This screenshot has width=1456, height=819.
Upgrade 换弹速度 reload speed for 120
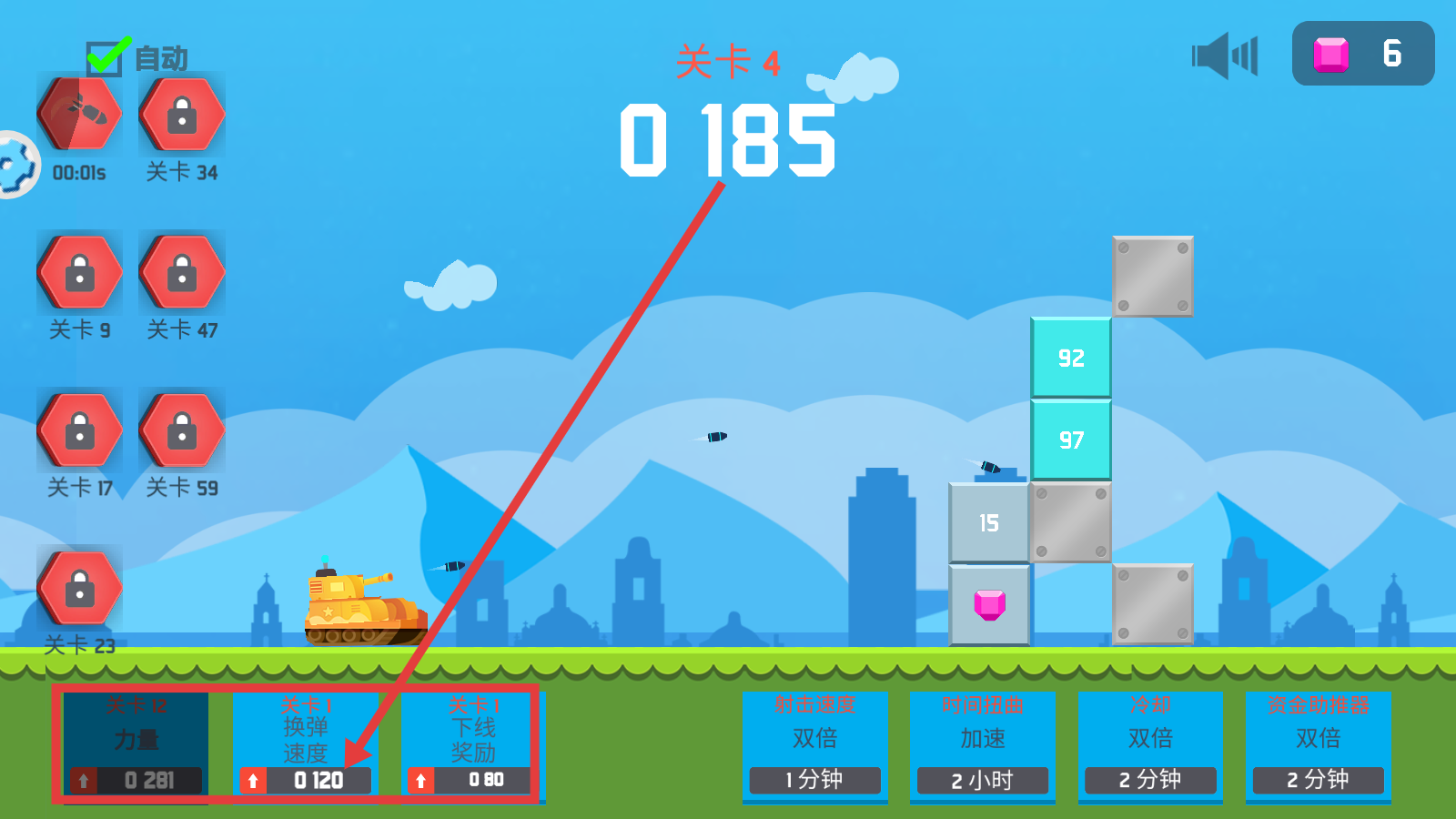(305, 780)
